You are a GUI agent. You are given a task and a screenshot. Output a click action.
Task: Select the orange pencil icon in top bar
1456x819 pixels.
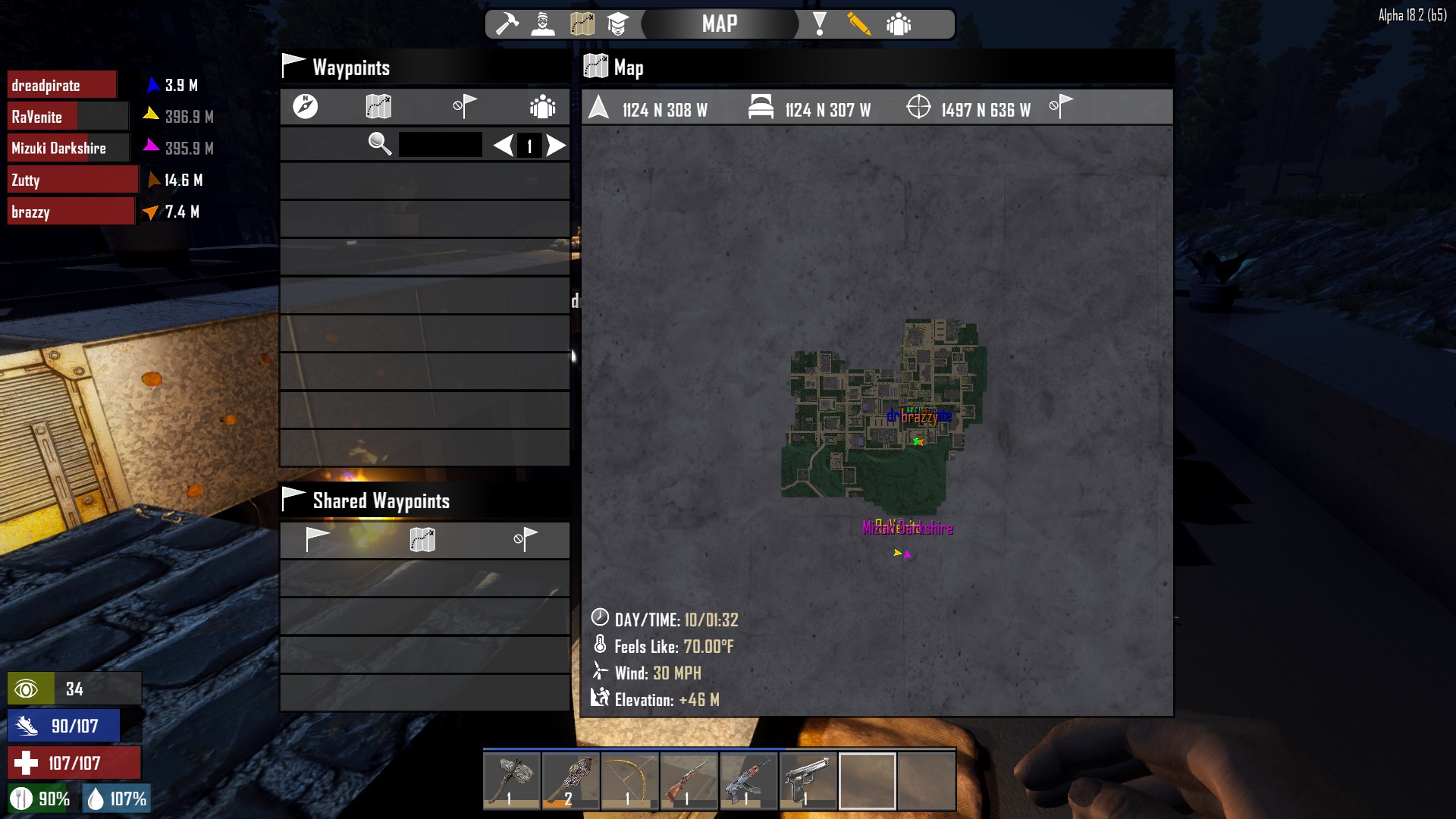pos(858,24)
